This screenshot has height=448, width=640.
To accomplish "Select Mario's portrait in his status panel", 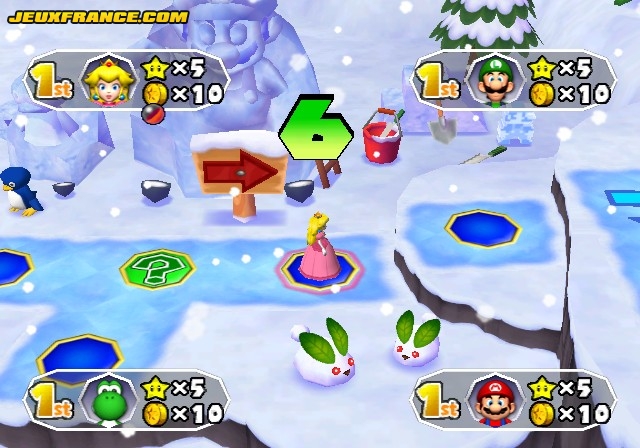I will pos(492,400).
